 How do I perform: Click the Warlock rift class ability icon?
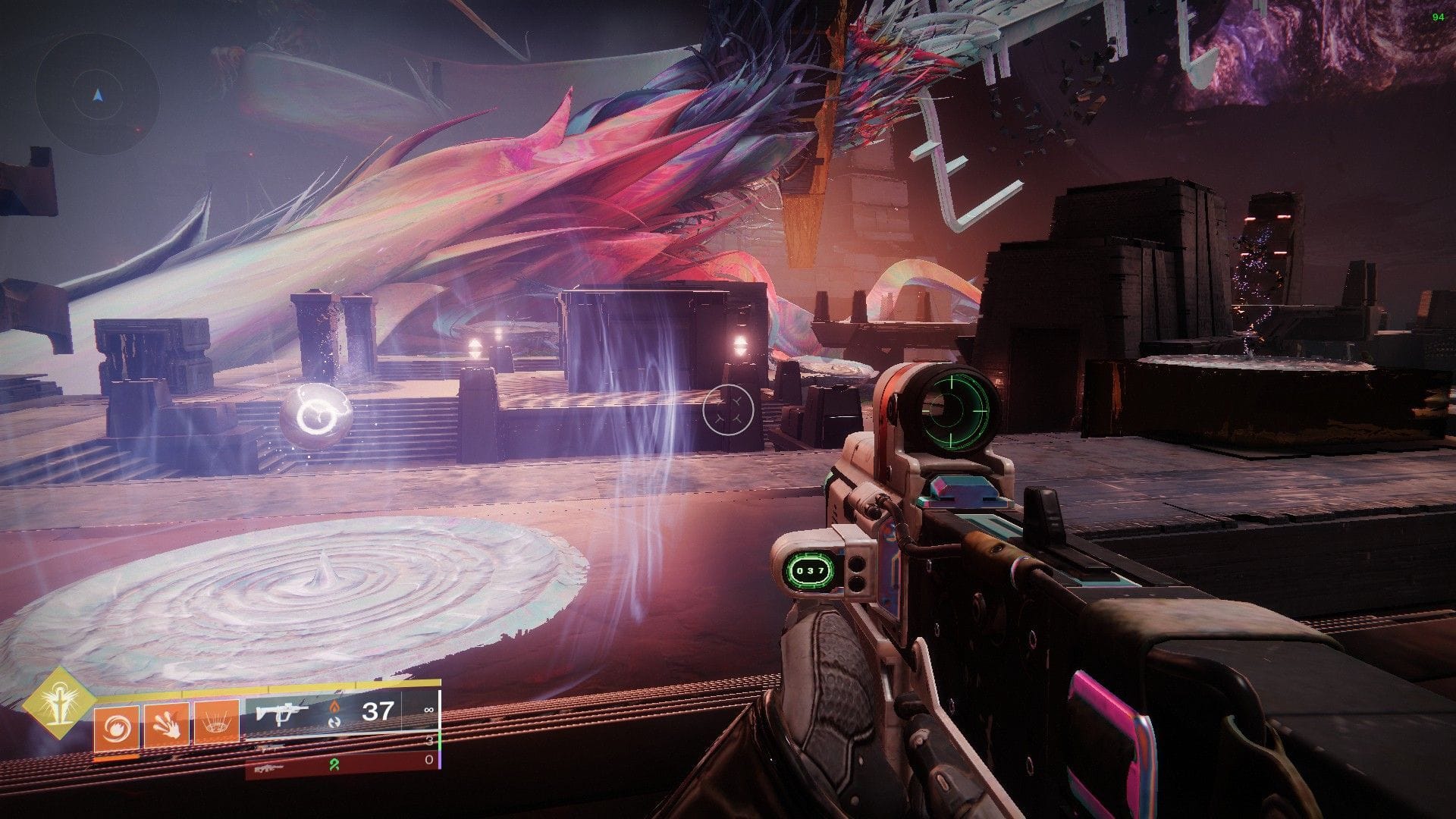[x=218, y=723]
